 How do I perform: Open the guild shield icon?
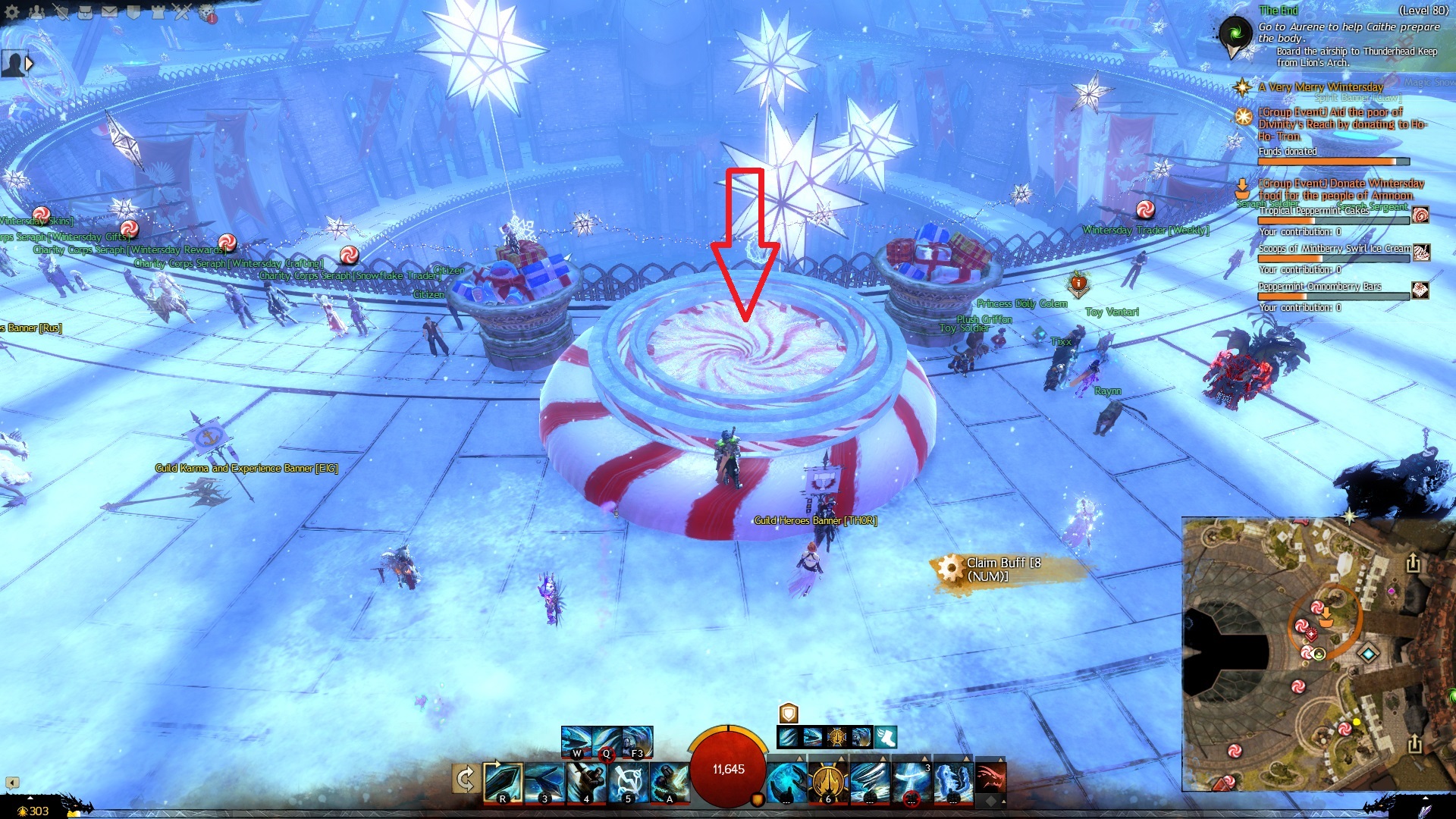click(x=133, y=12)
